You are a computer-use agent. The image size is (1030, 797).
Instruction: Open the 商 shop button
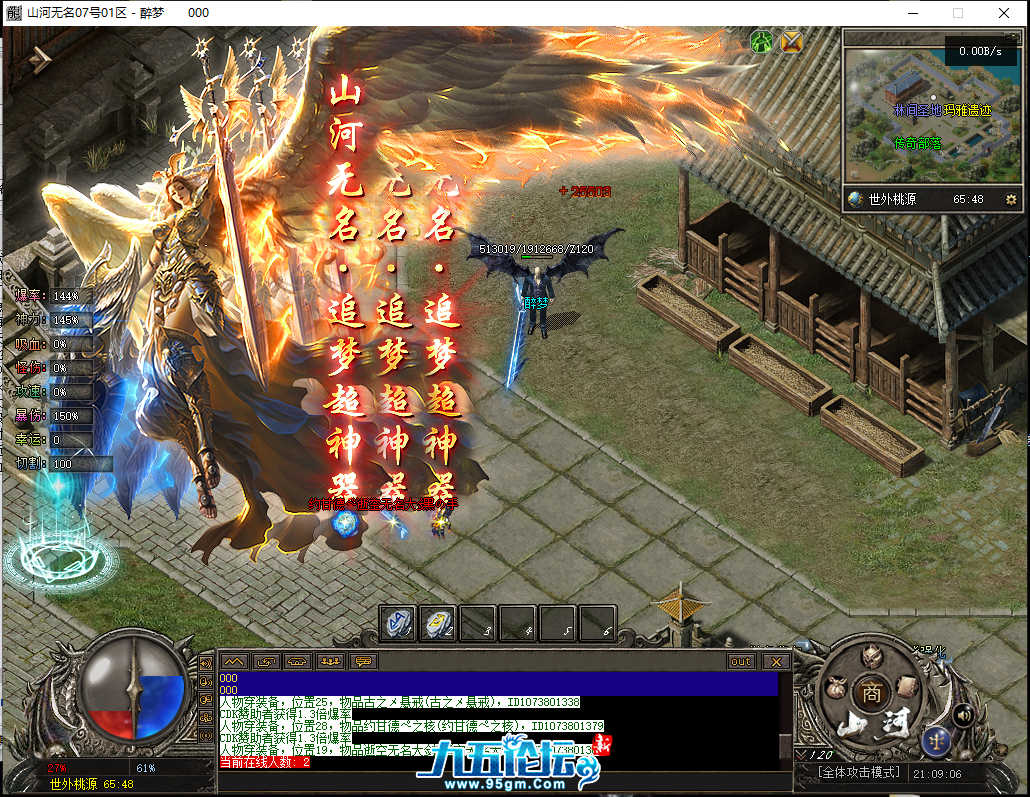(872, 691)
